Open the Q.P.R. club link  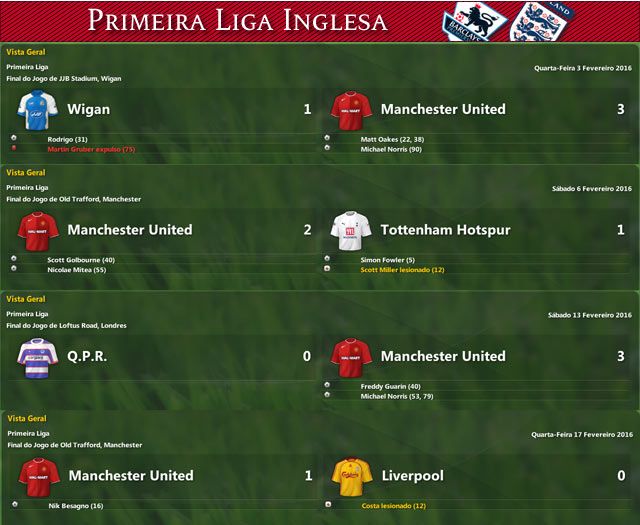pyautogui.click(x=88, y=356)
